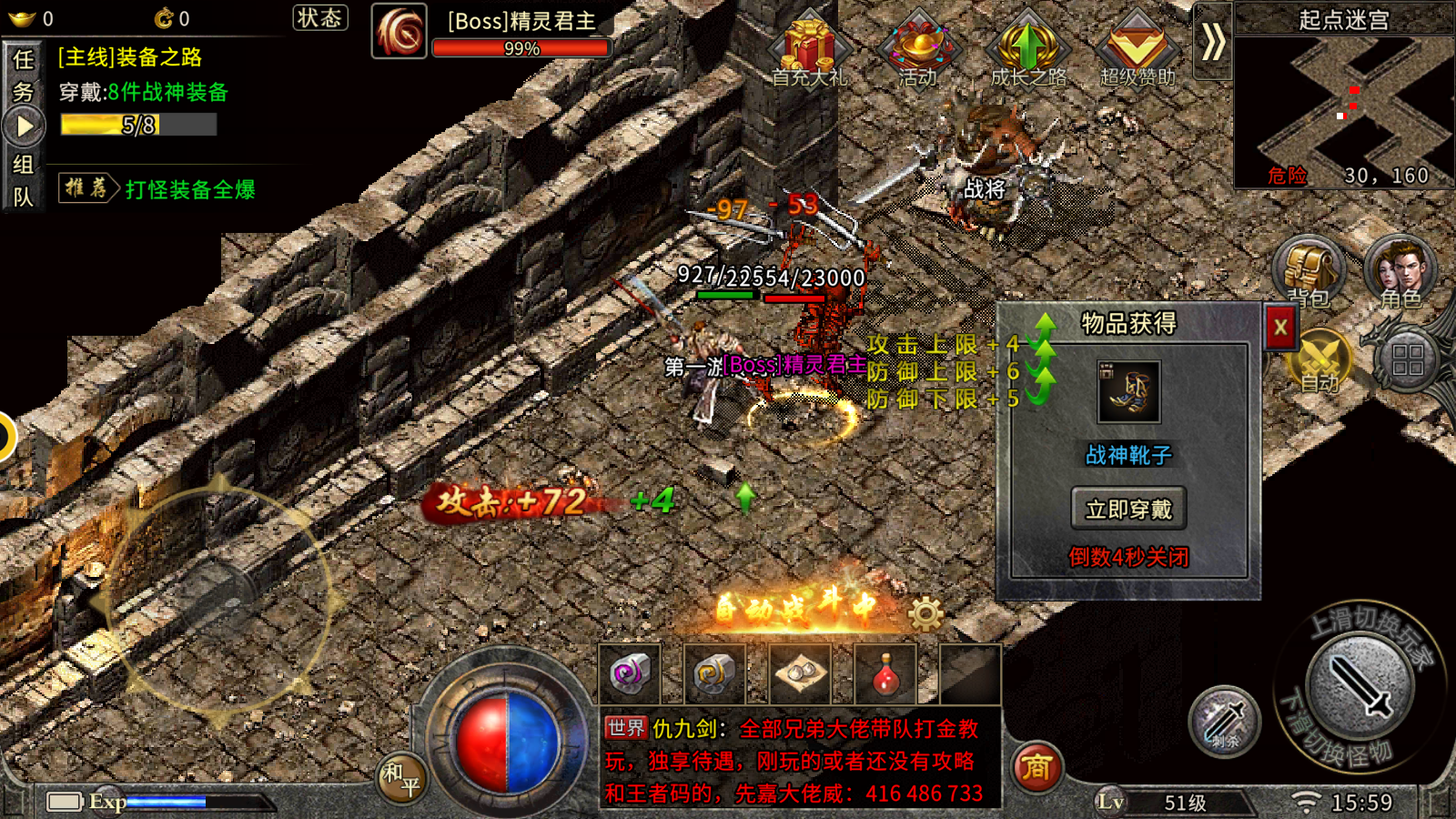Screen dimensions: 1456x819
Task: Expand the quest panel with the arrow
Action: [x=23, y=123]
